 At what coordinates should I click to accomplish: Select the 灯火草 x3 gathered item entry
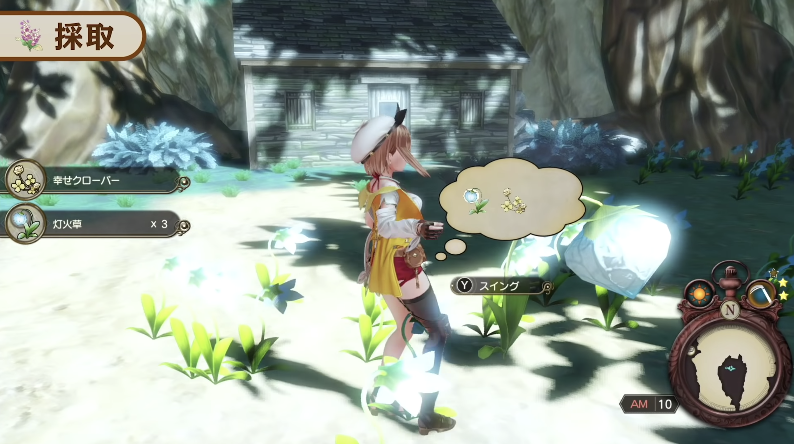(95, 223)
